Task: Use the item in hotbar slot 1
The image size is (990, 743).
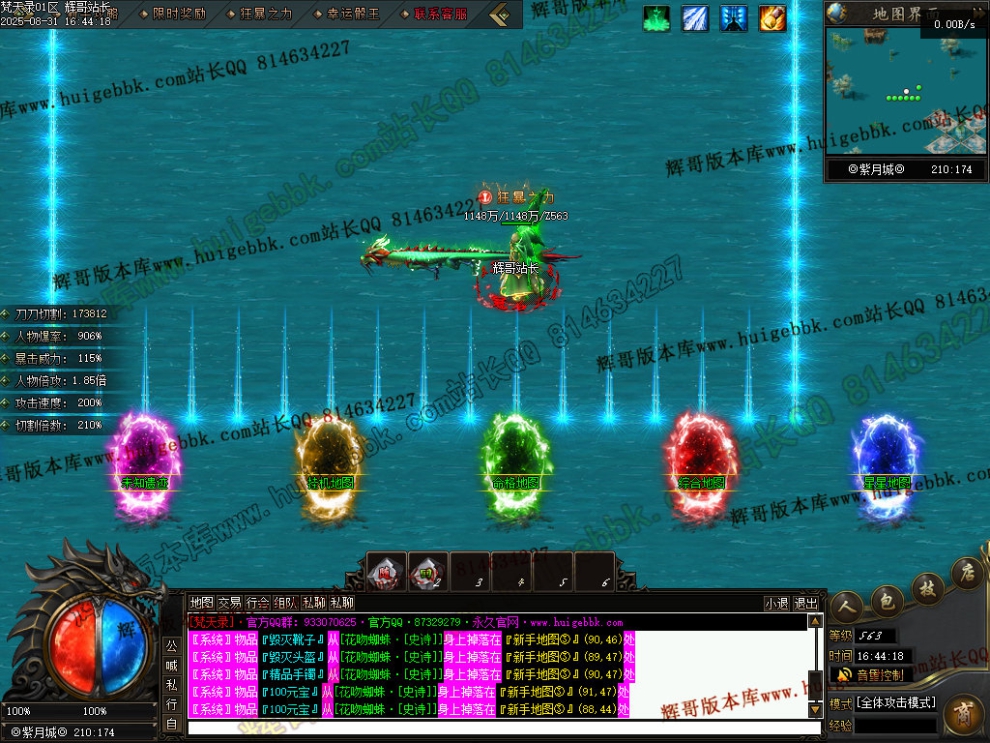Action: [386, 572]
